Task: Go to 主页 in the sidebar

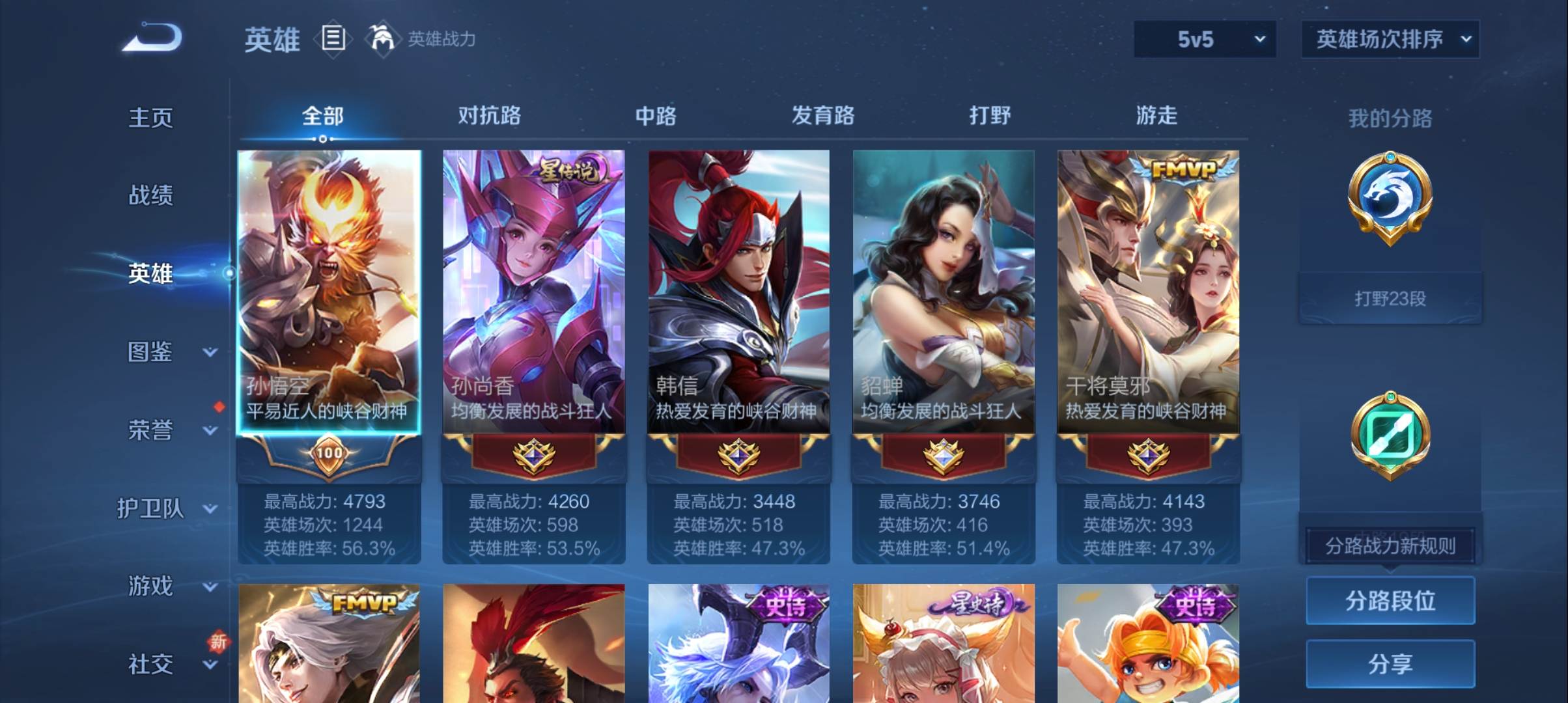Action: click(x=152, y=117)
